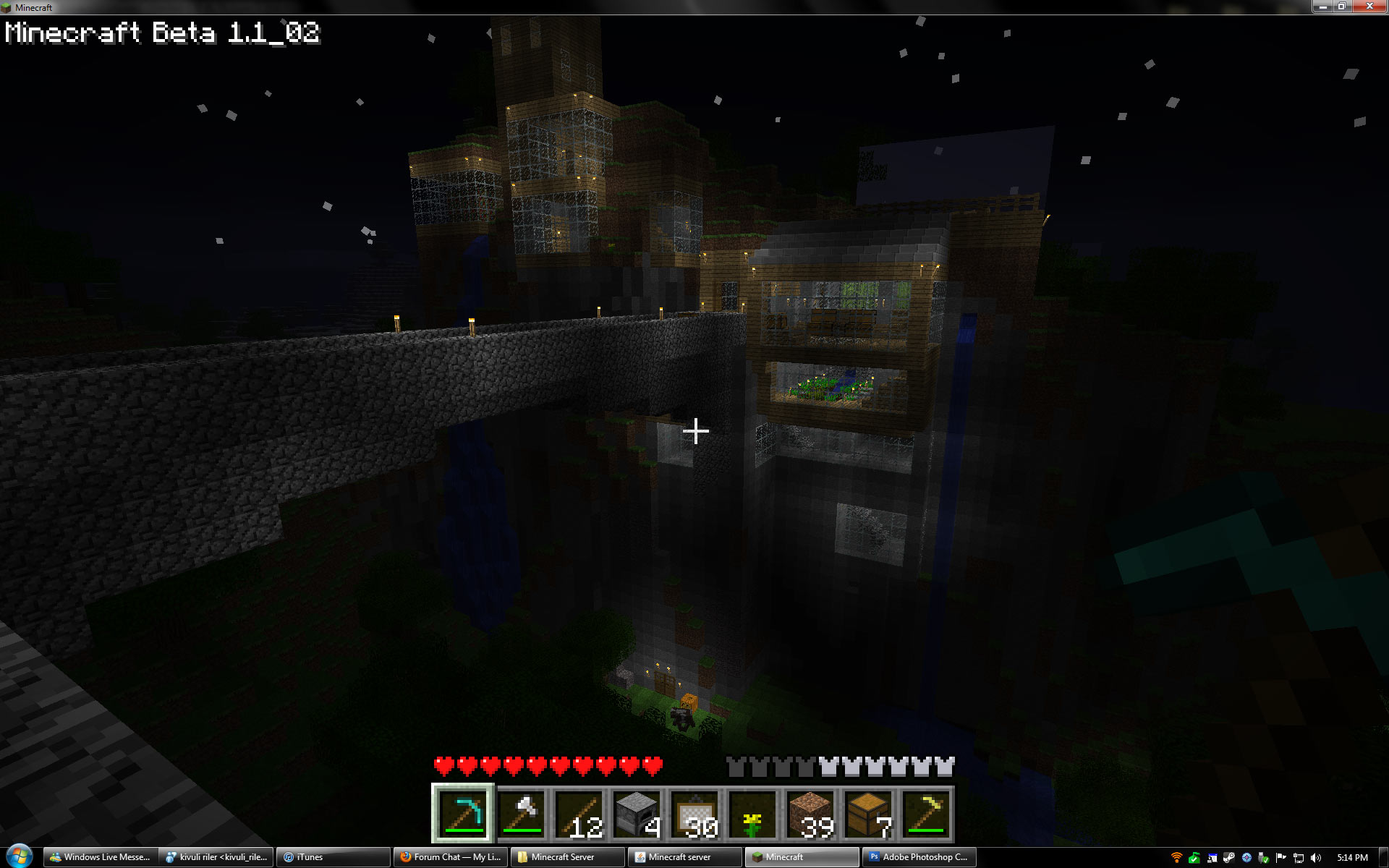Select the iron axe hotbar slot
The width and height of the screenshot is (1389, 868).
(521, 814)
